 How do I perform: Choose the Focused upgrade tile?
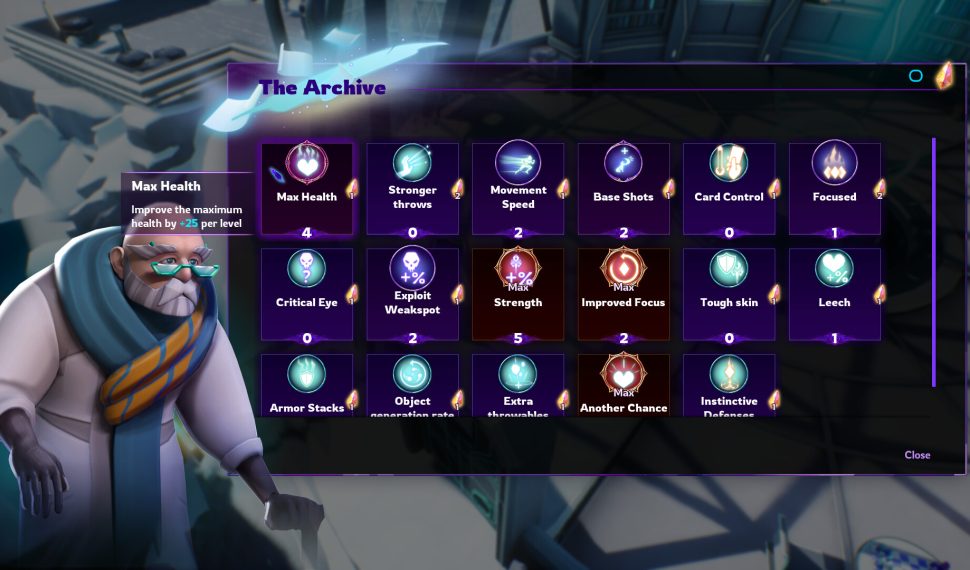coord(834,188)
